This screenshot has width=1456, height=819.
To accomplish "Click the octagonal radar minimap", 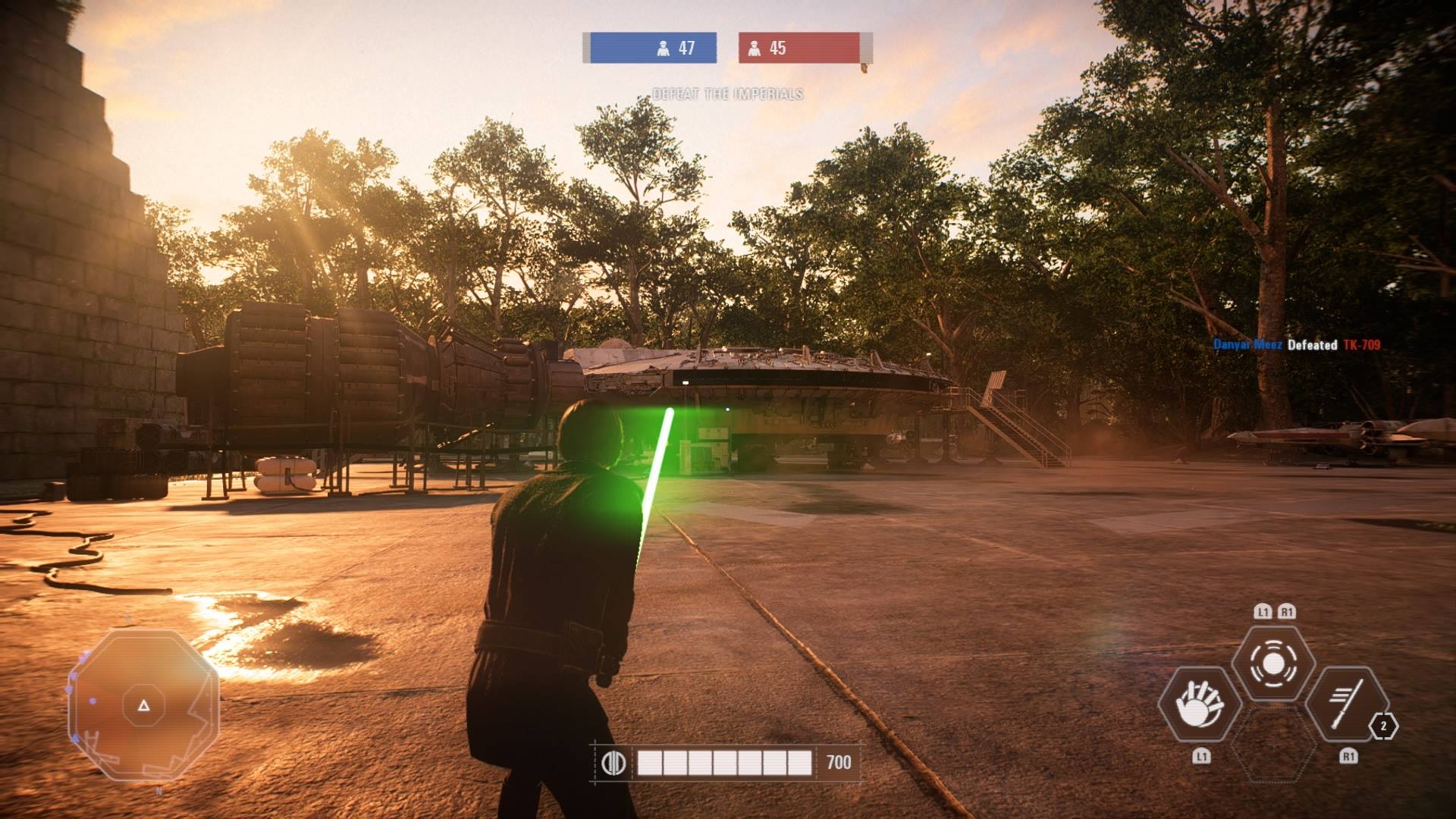I will click(x=143, y=705).
